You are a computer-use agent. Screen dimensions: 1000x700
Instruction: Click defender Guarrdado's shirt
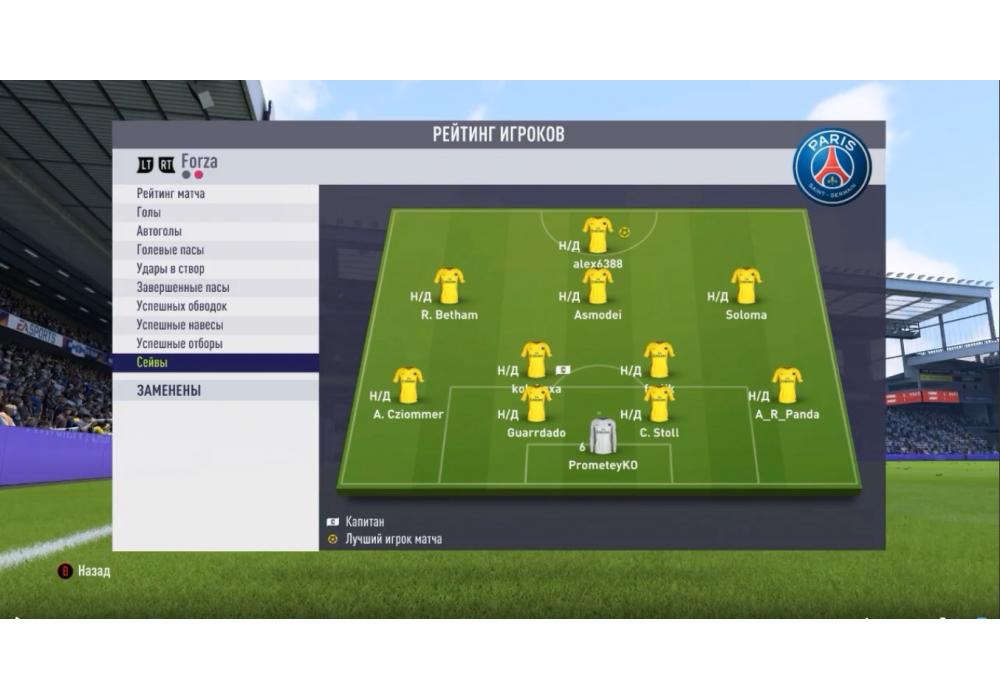[537, 404]
